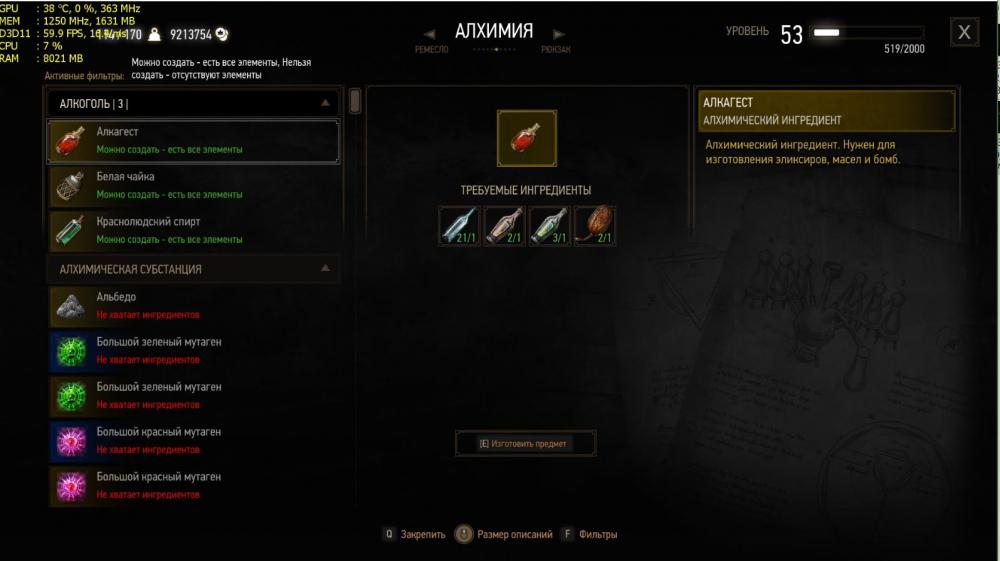Click the right arrow beside АЛХИМИЯ title
Viewport: 1000px width, 561px height.
pyautogui.click(x=557, y=31)
